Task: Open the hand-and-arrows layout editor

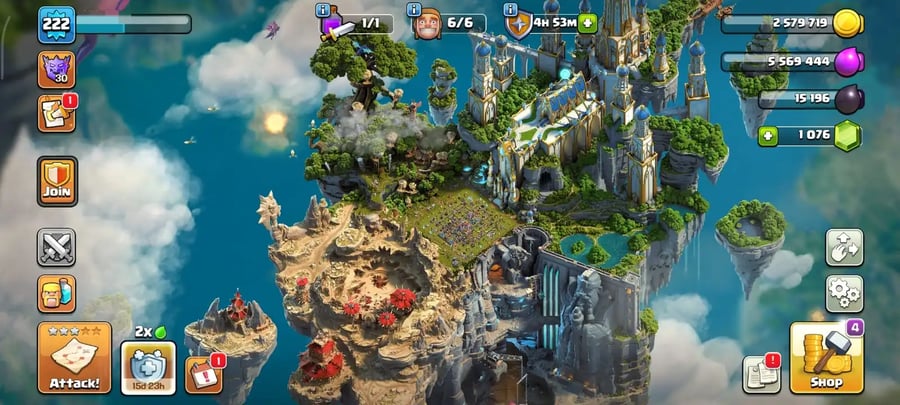Action: pyautogui.click(x=844, y=248)
